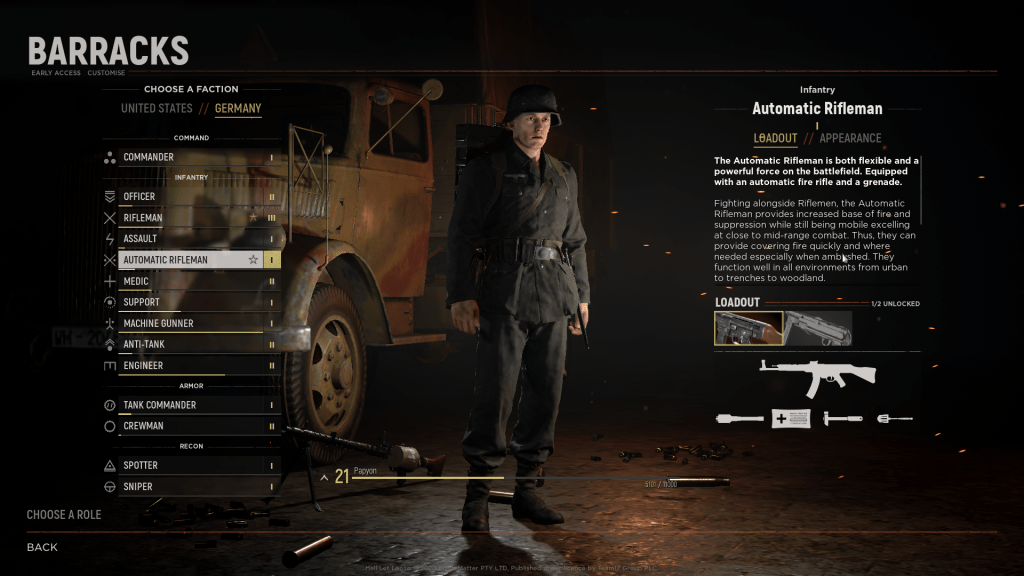Go back from the Barracks

pyautogui.click(x=42, y=547)
